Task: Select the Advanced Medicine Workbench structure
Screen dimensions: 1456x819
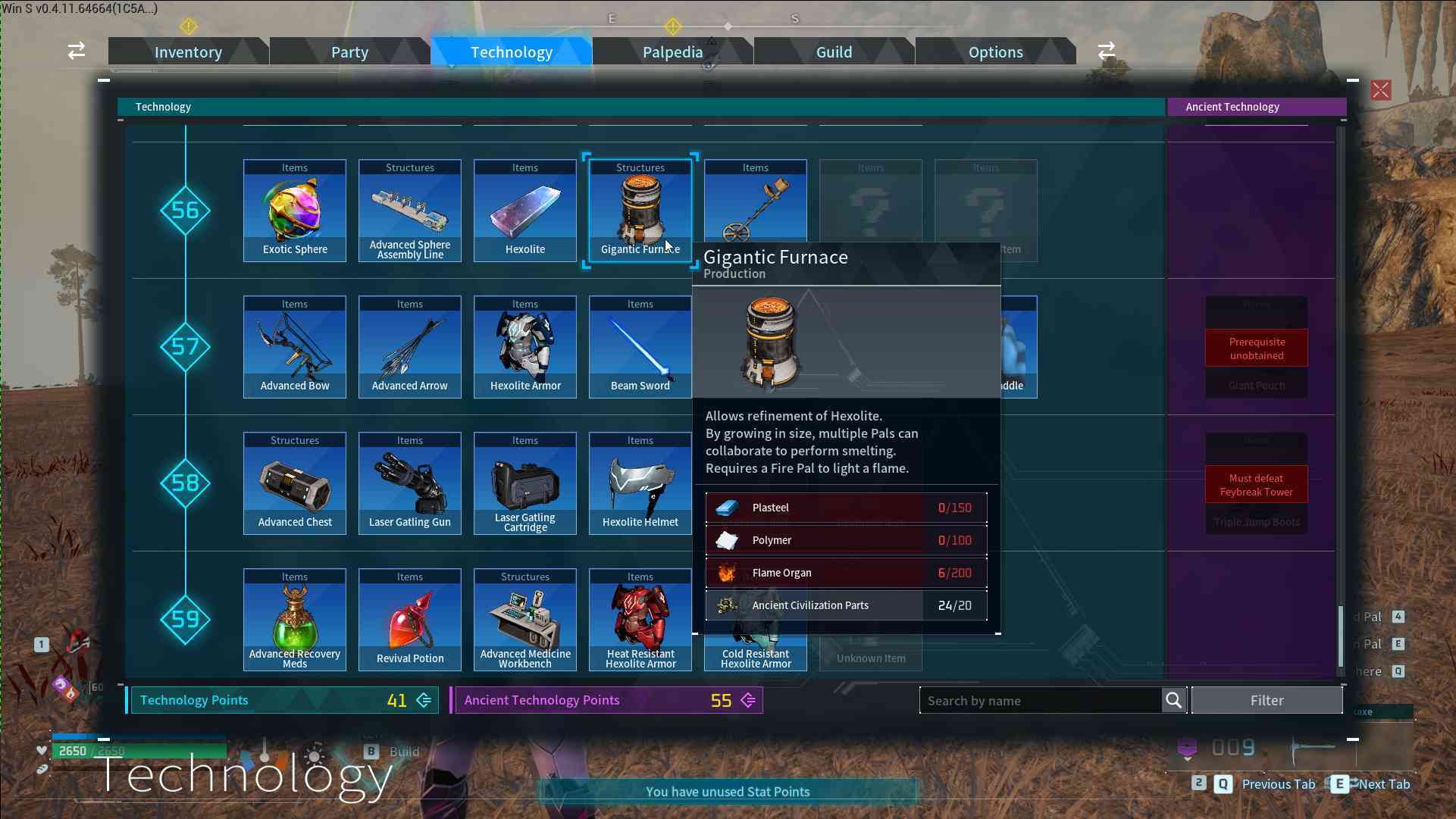Action: (x=525, y=621)
